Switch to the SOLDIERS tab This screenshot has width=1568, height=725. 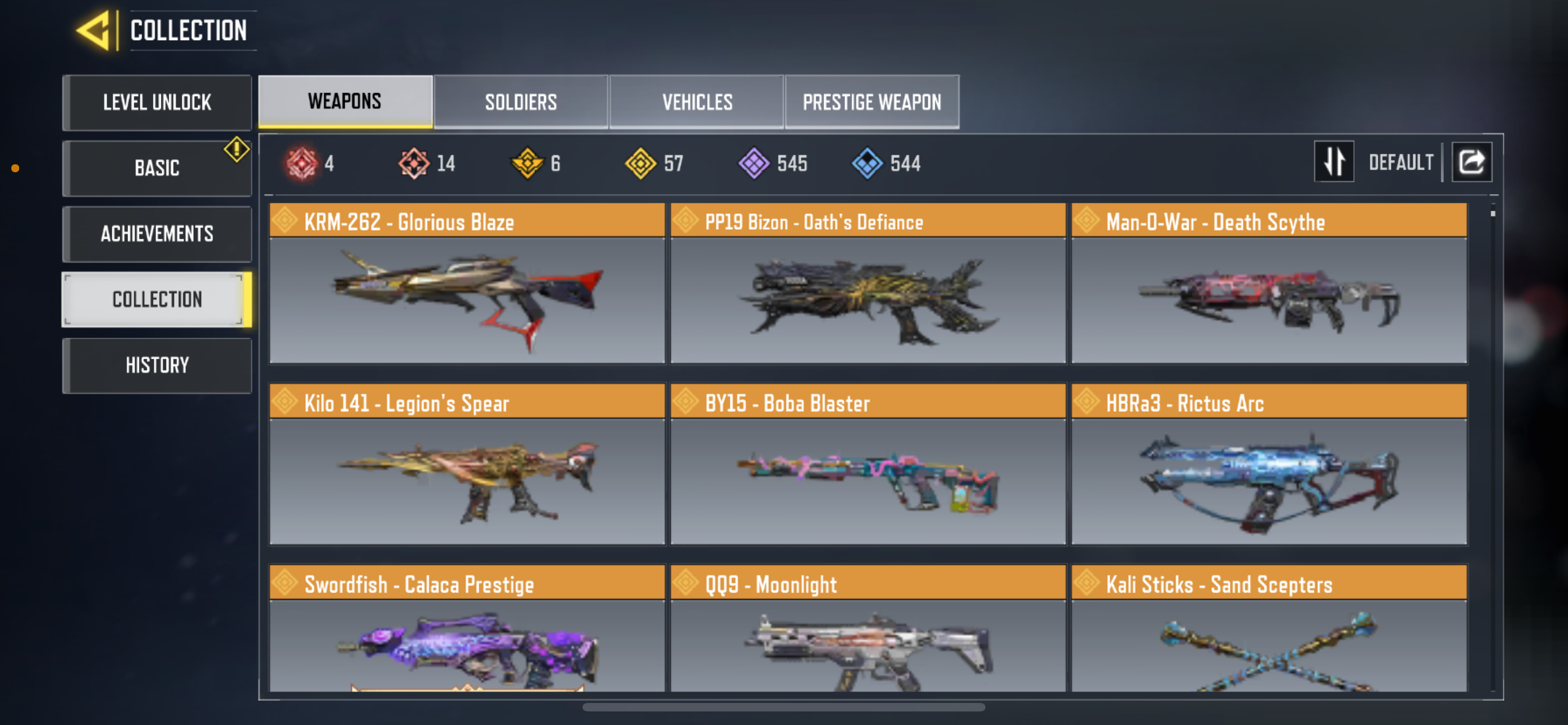pos(521,102)
